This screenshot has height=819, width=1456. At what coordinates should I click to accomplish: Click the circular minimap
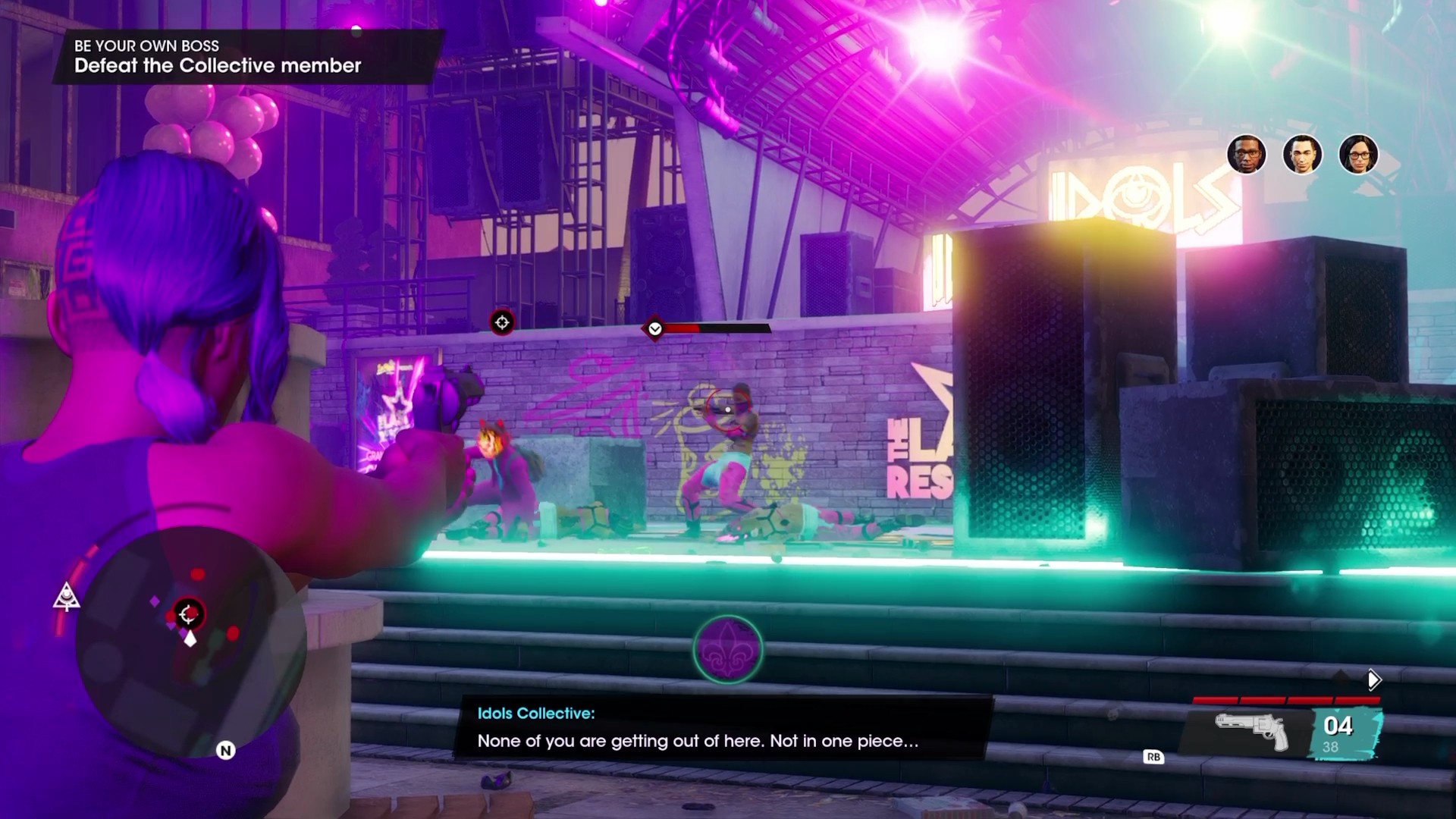pyautogui.click(x=190, y=641)
